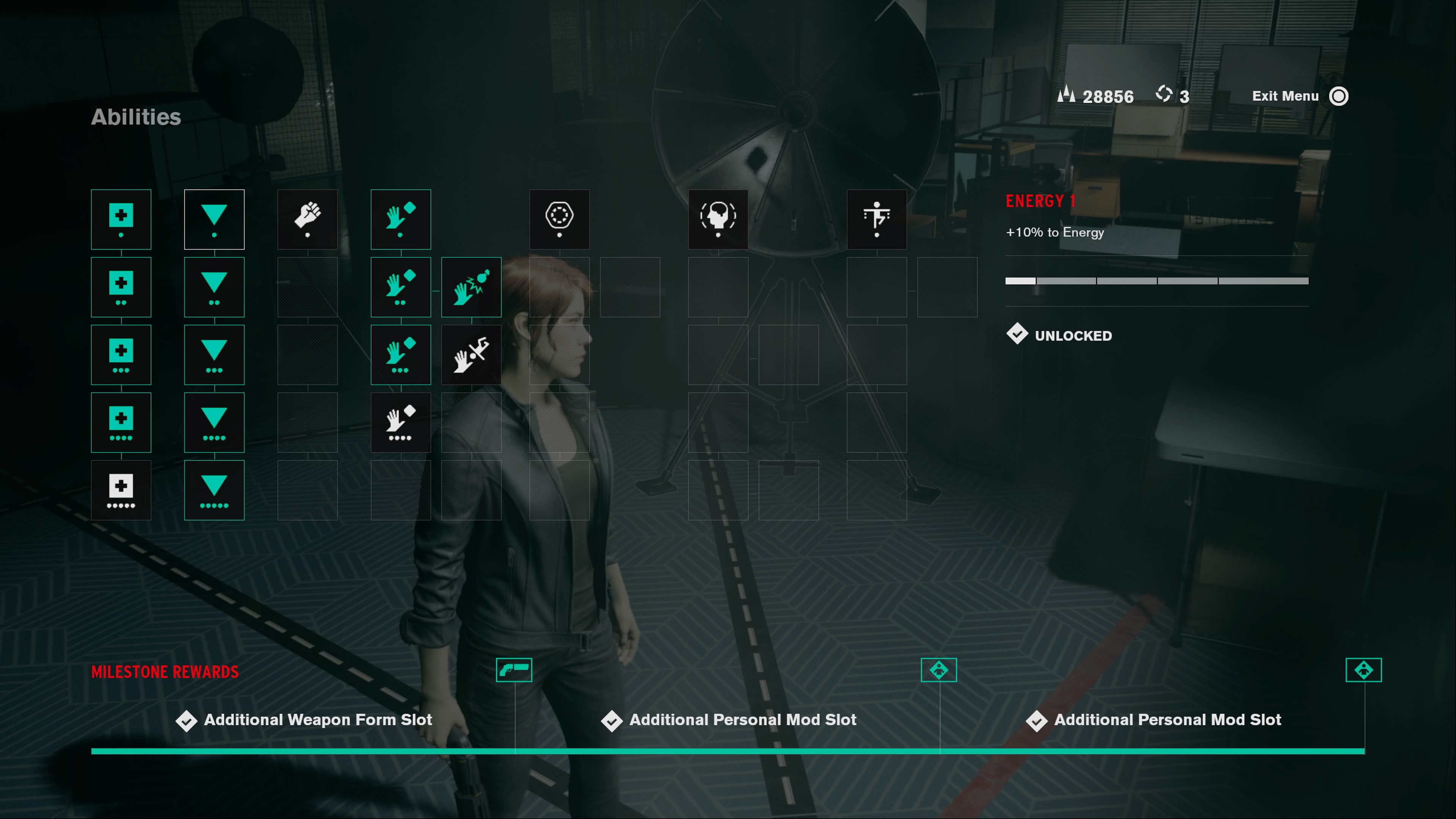Click the checkmark beside Additional Weapon Form Slot
This screenshot has width=1456, height=819.
click(x=187, y=720)
